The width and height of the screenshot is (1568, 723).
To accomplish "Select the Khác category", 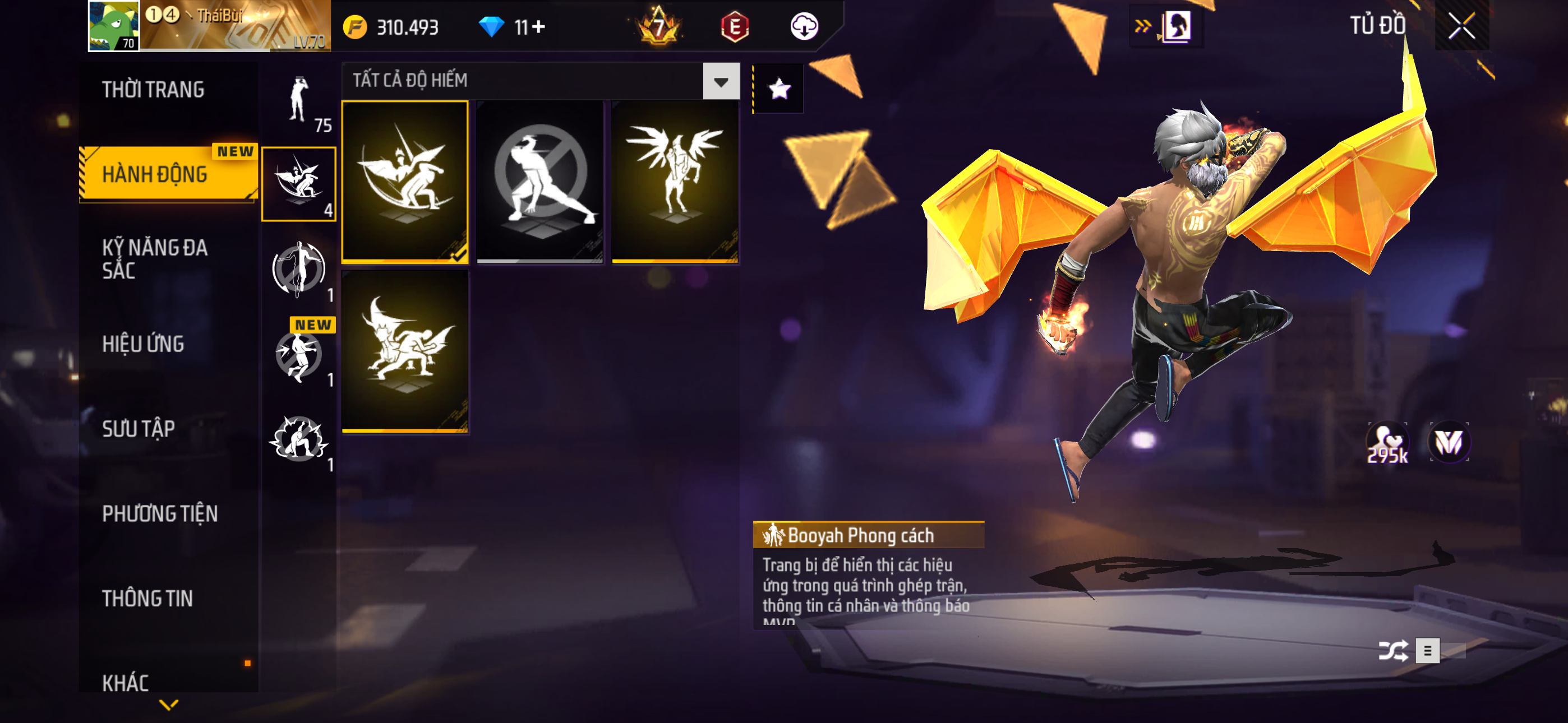I will pos(126,682).
